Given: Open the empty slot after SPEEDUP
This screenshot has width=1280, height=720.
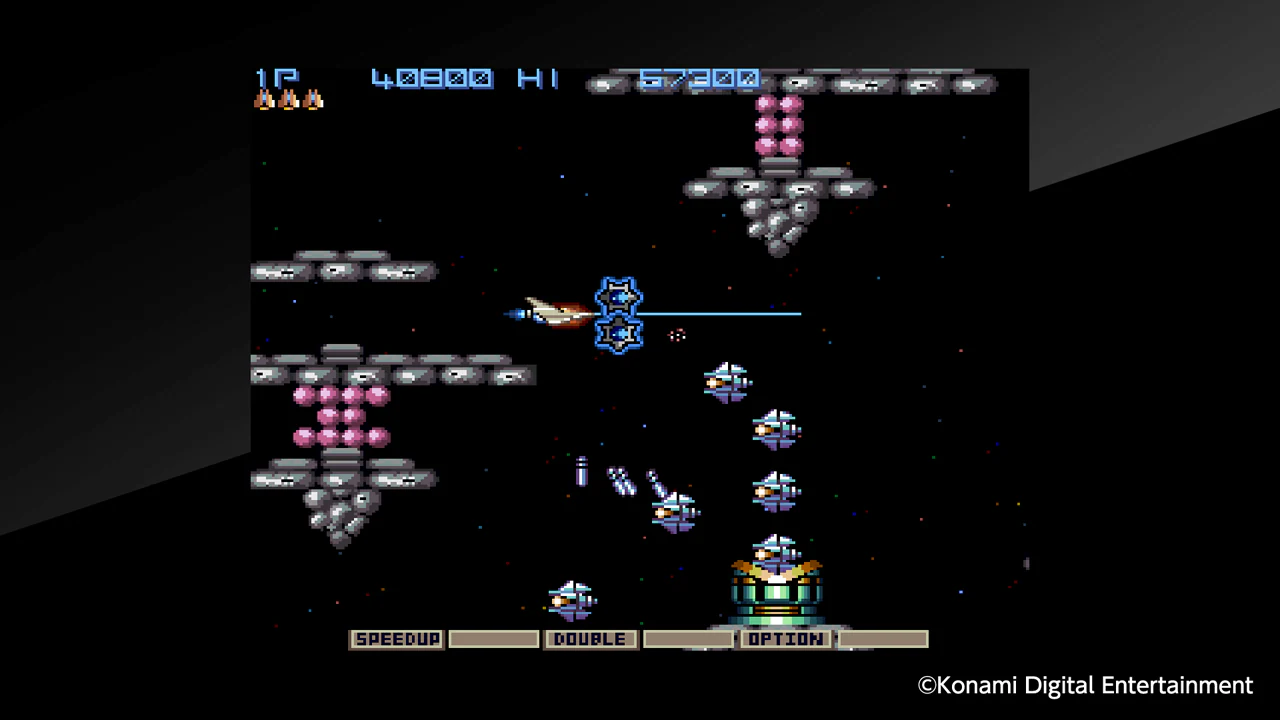Looking at the screenshot, I should [x=493, y=639].
